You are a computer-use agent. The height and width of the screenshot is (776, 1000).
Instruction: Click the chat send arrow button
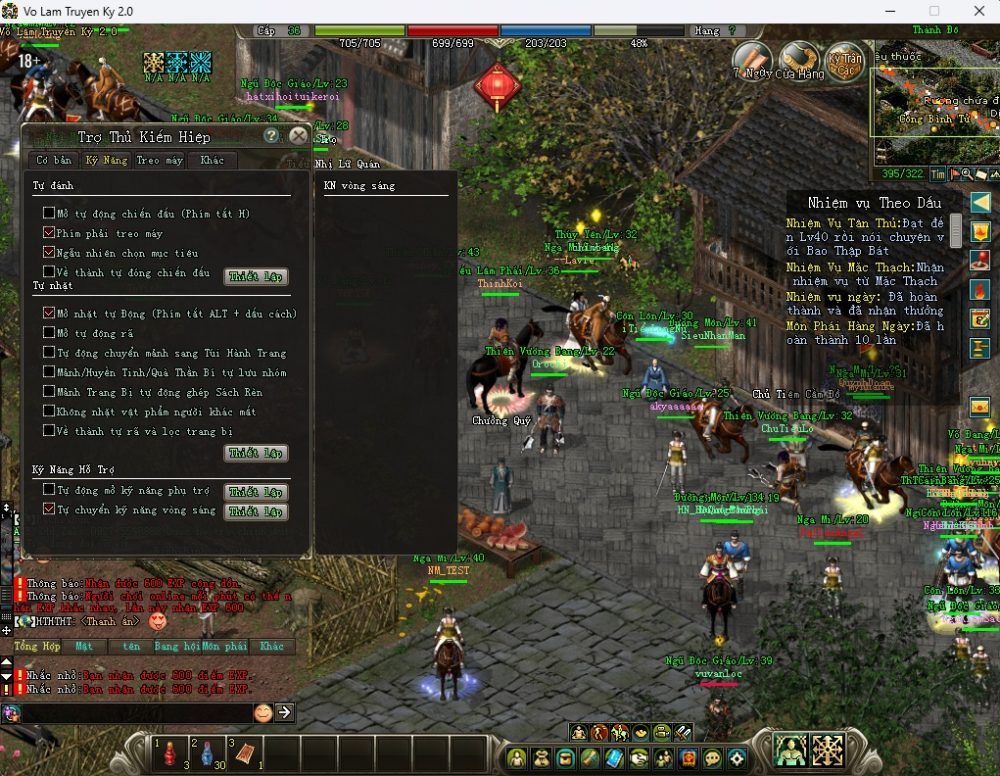click(284, 712)
